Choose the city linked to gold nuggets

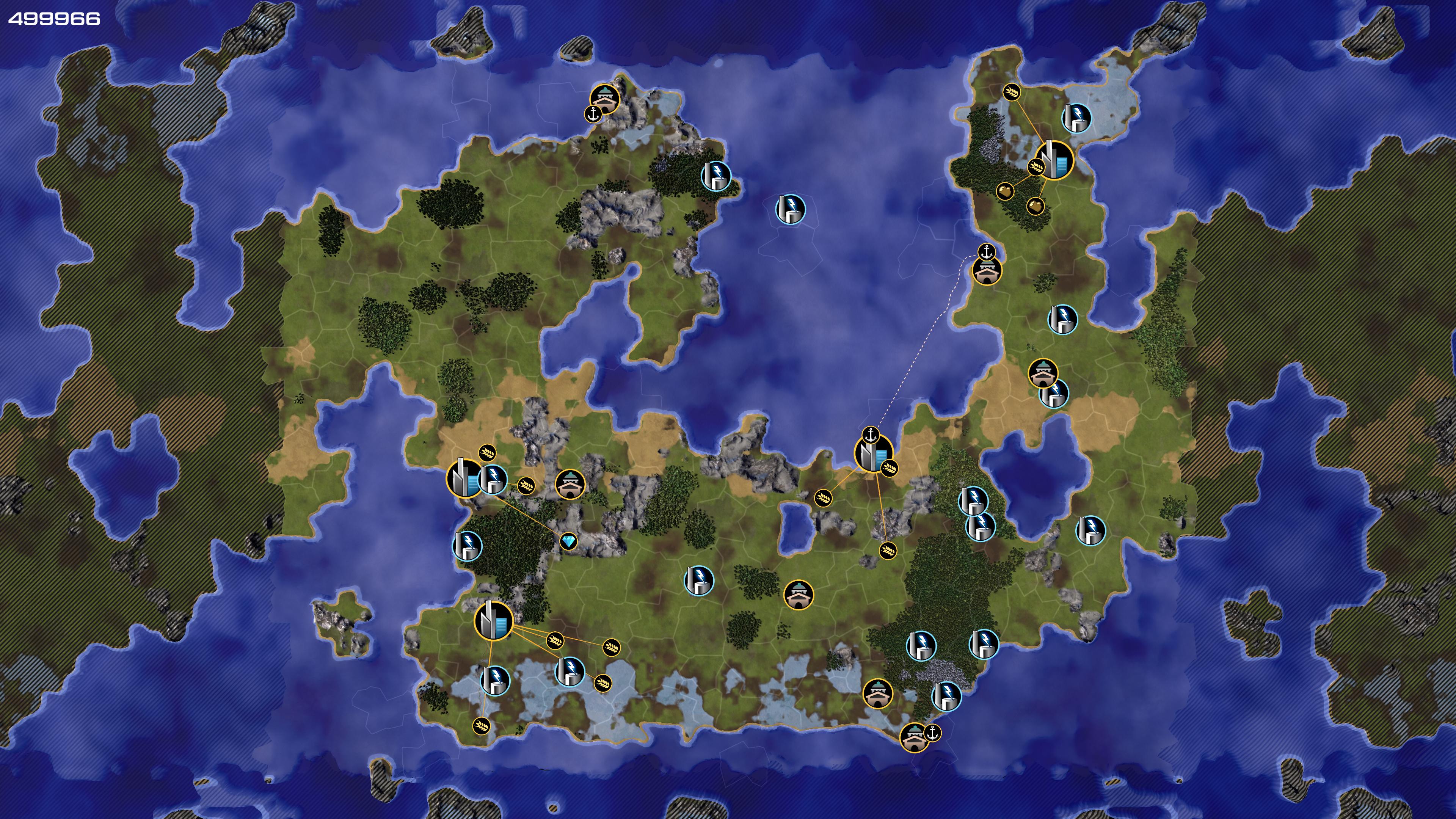(x=1053, y=160)
